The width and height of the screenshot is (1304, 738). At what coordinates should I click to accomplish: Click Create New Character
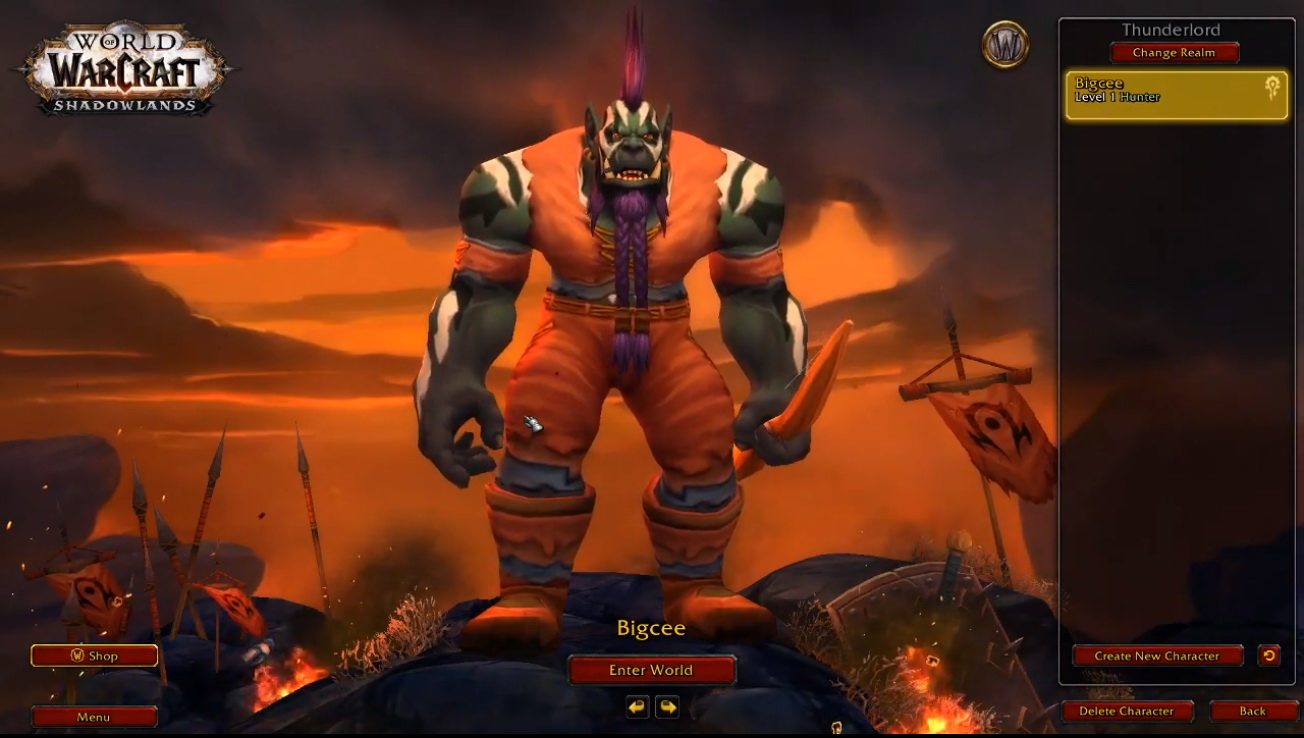point(1157,656)
